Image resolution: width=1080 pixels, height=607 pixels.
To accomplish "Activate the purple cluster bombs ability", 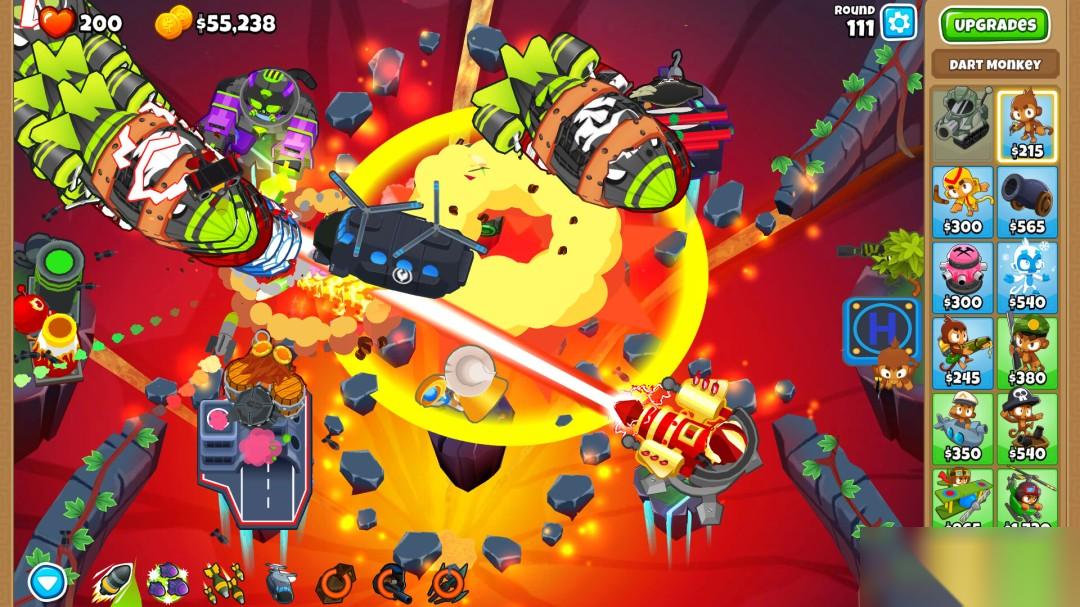I will (167, 581).
